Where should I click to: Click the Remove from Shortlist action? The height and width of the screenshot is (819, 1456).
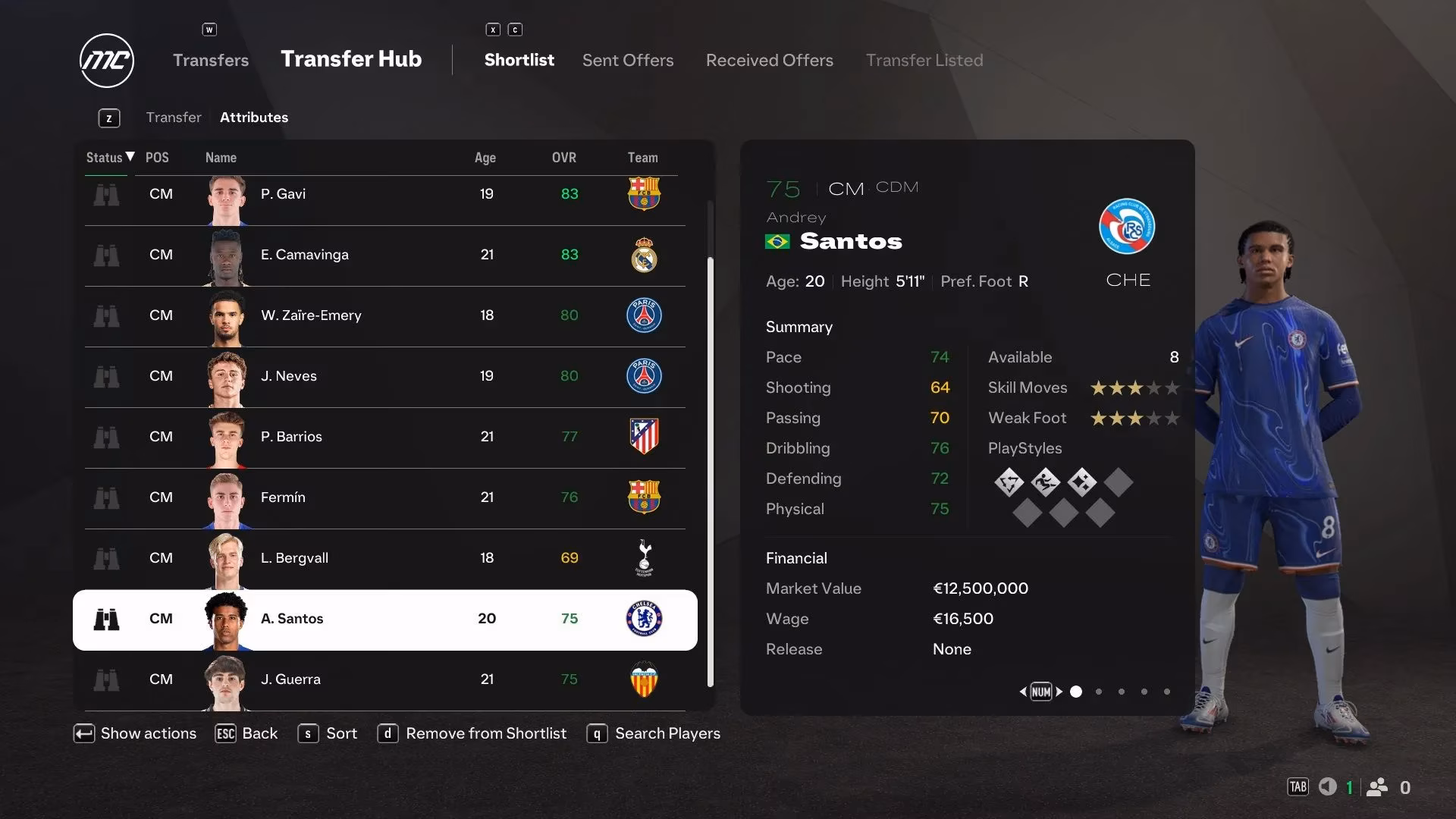coord(485,733)
